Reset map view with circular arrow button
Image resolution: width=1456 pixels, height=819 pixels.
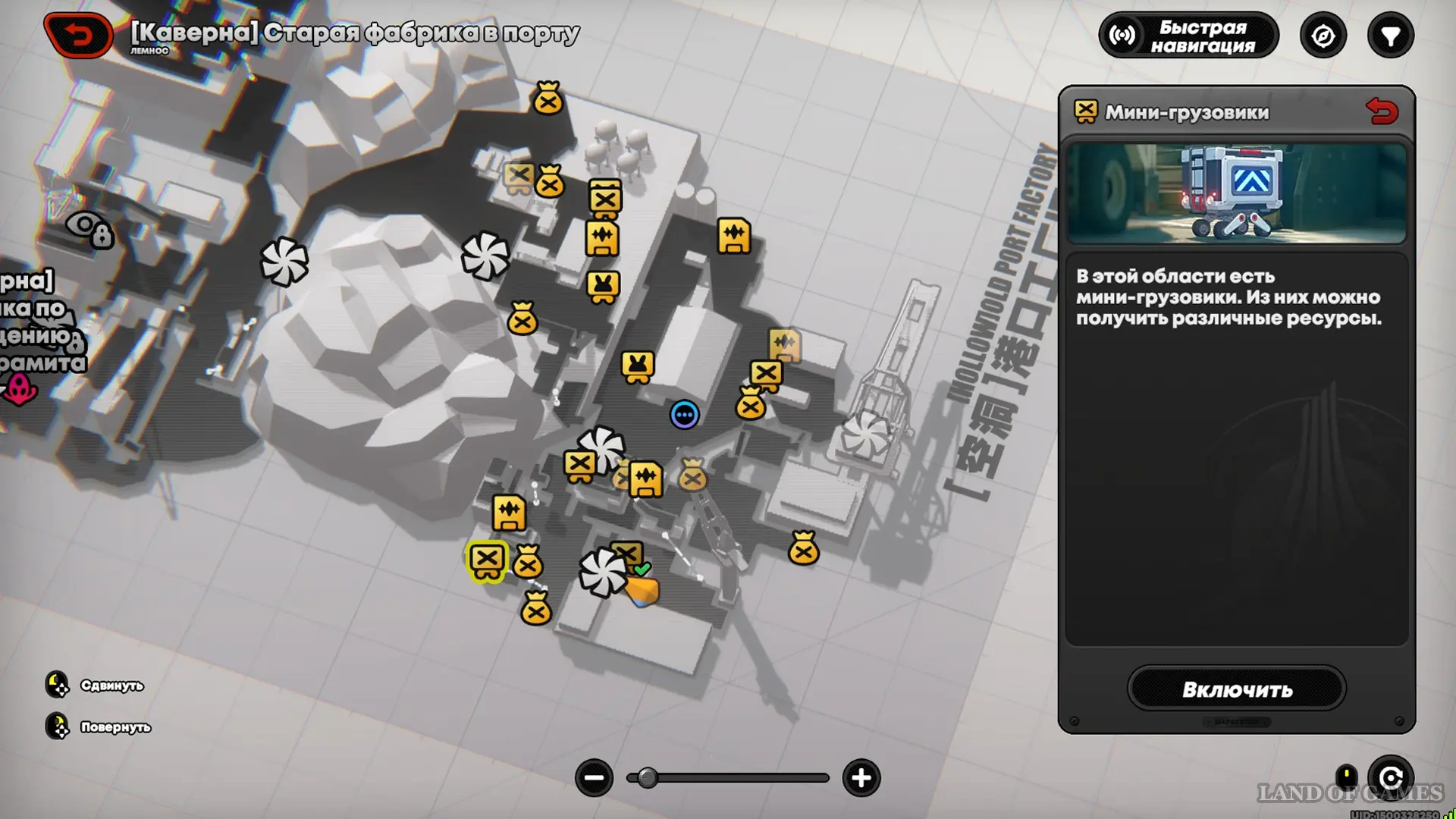pyautogui.click(x=1391, y=777)
